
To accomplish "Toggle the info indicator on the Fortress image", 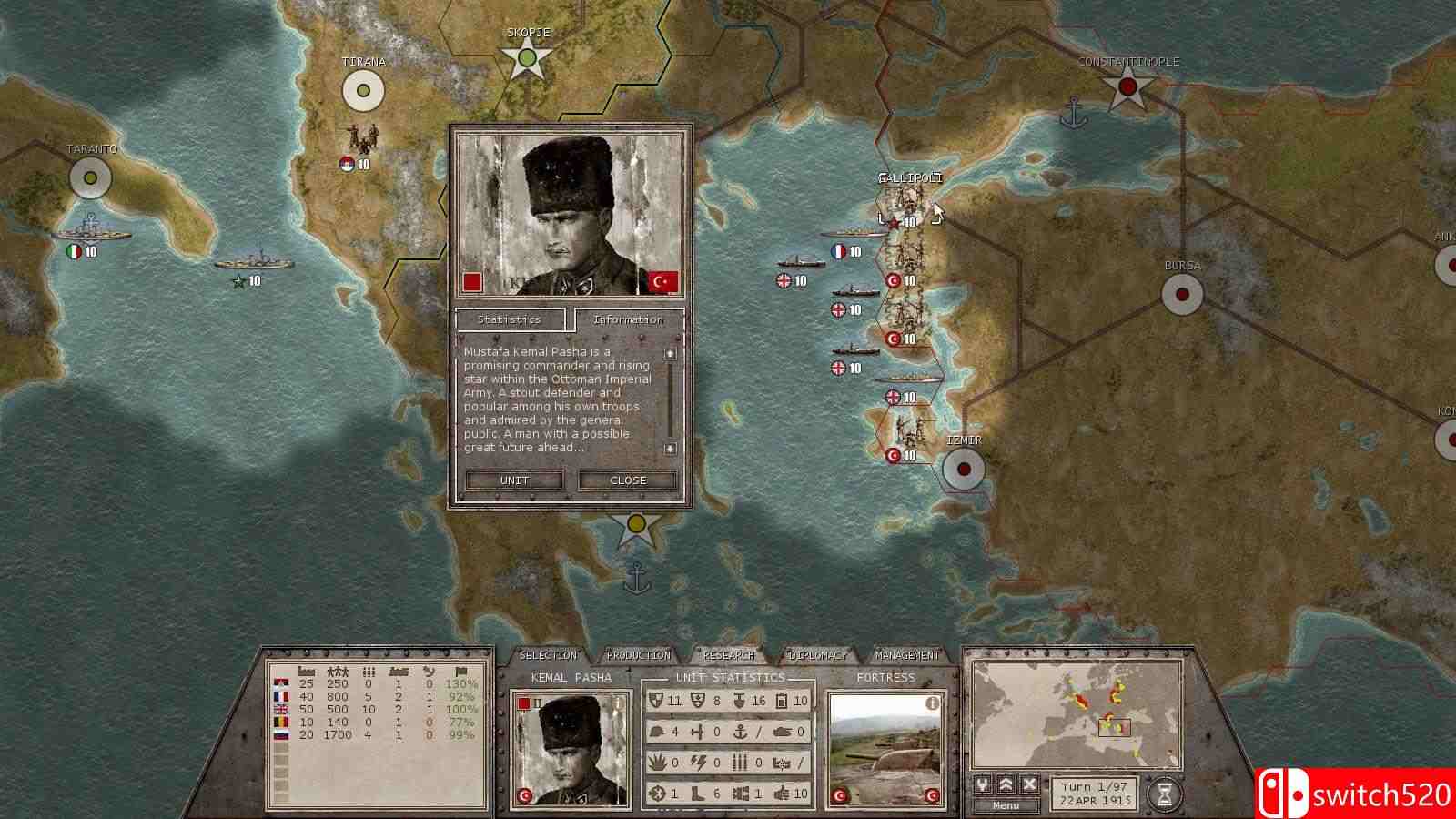I will 932,704.
